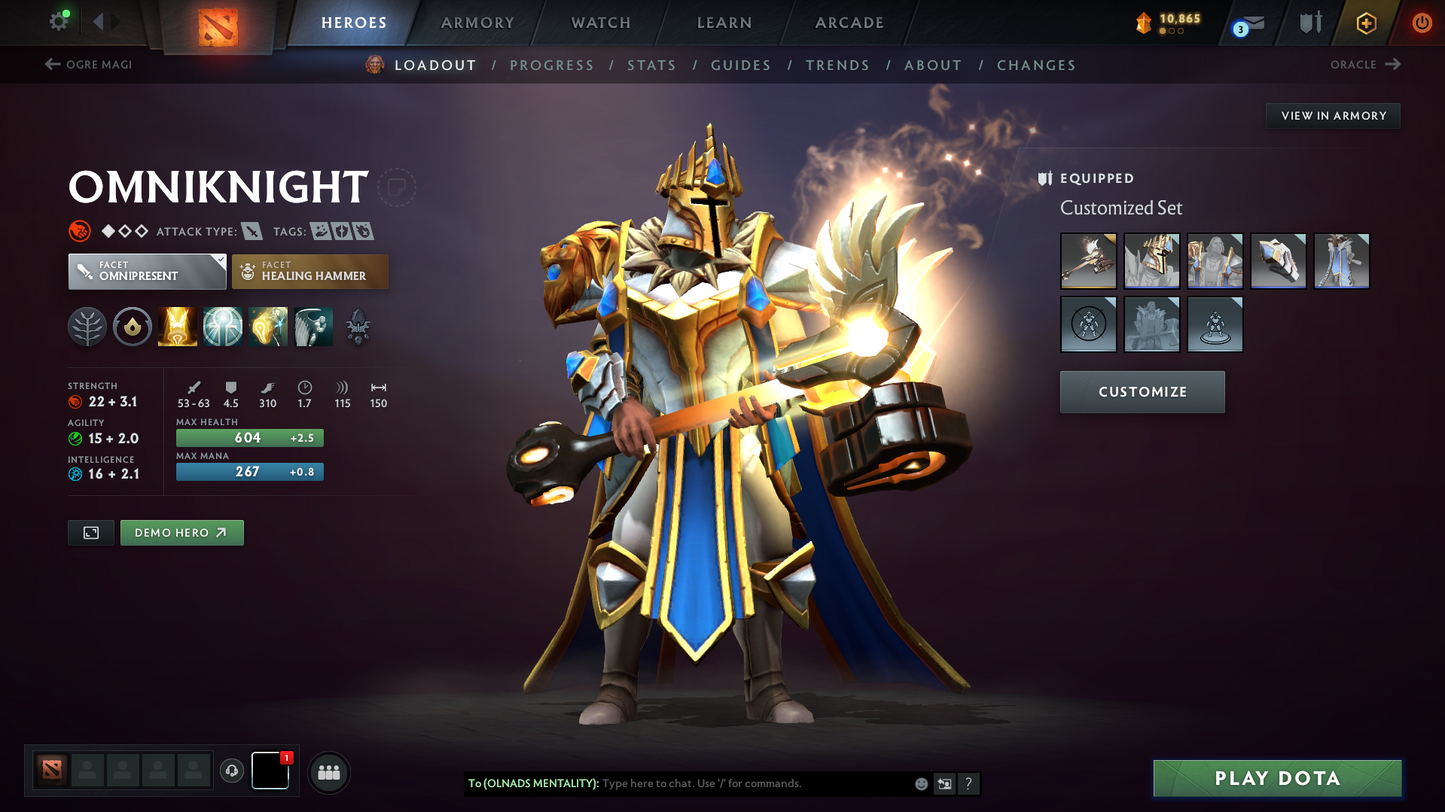Switch to Trends subtab

(x=837, y=65)
